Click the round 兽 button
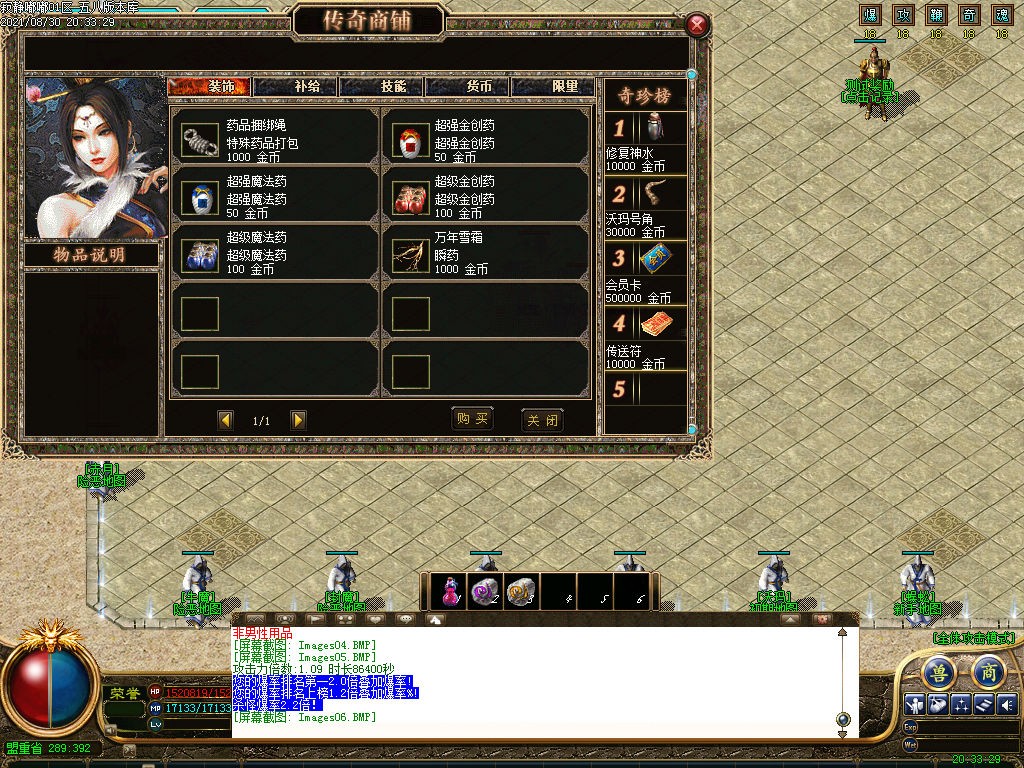The height and width of the screenshot is (768, 1024). 938,671
